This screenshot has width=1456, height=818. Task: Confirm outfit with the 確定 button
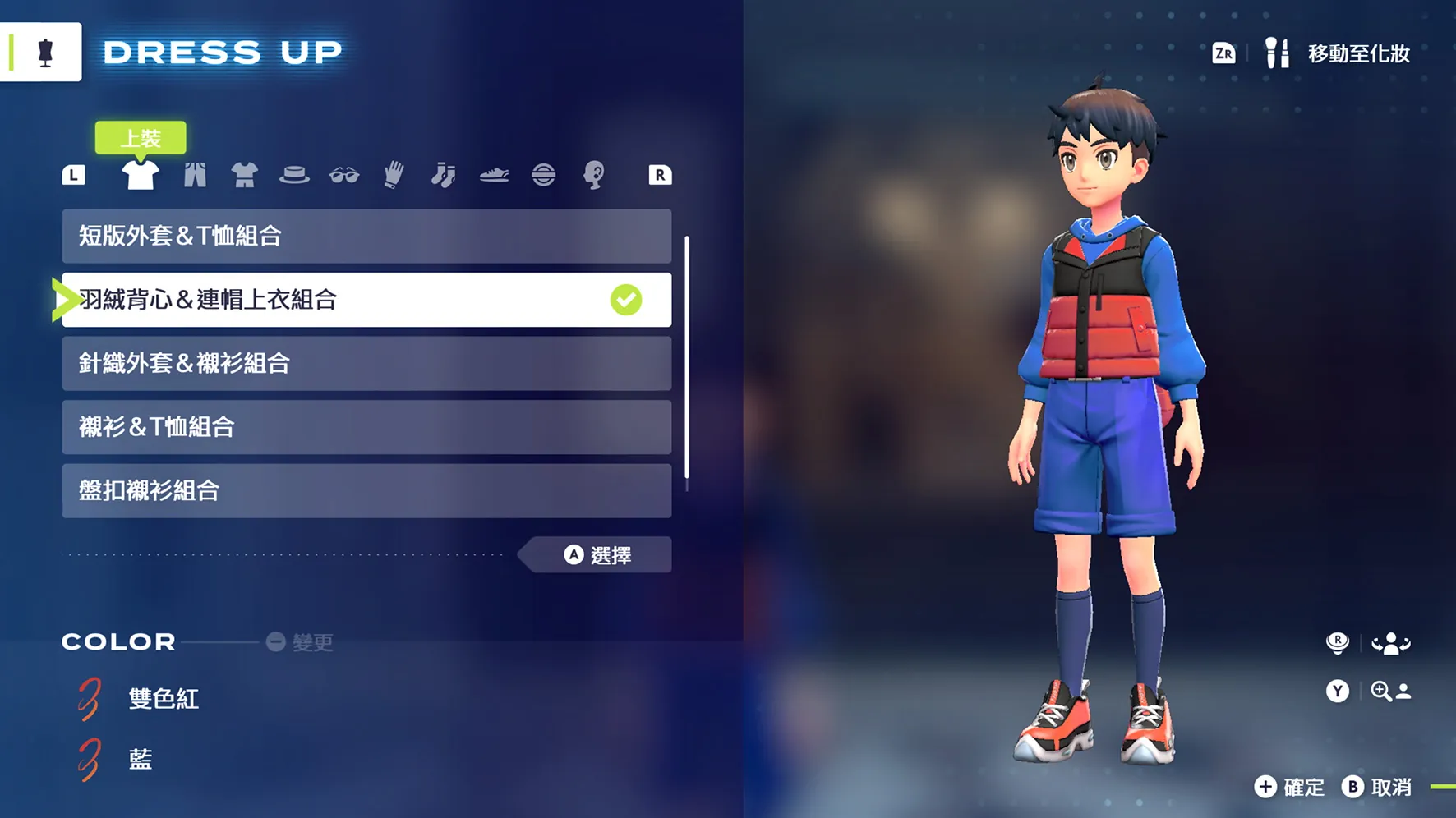1290,788
